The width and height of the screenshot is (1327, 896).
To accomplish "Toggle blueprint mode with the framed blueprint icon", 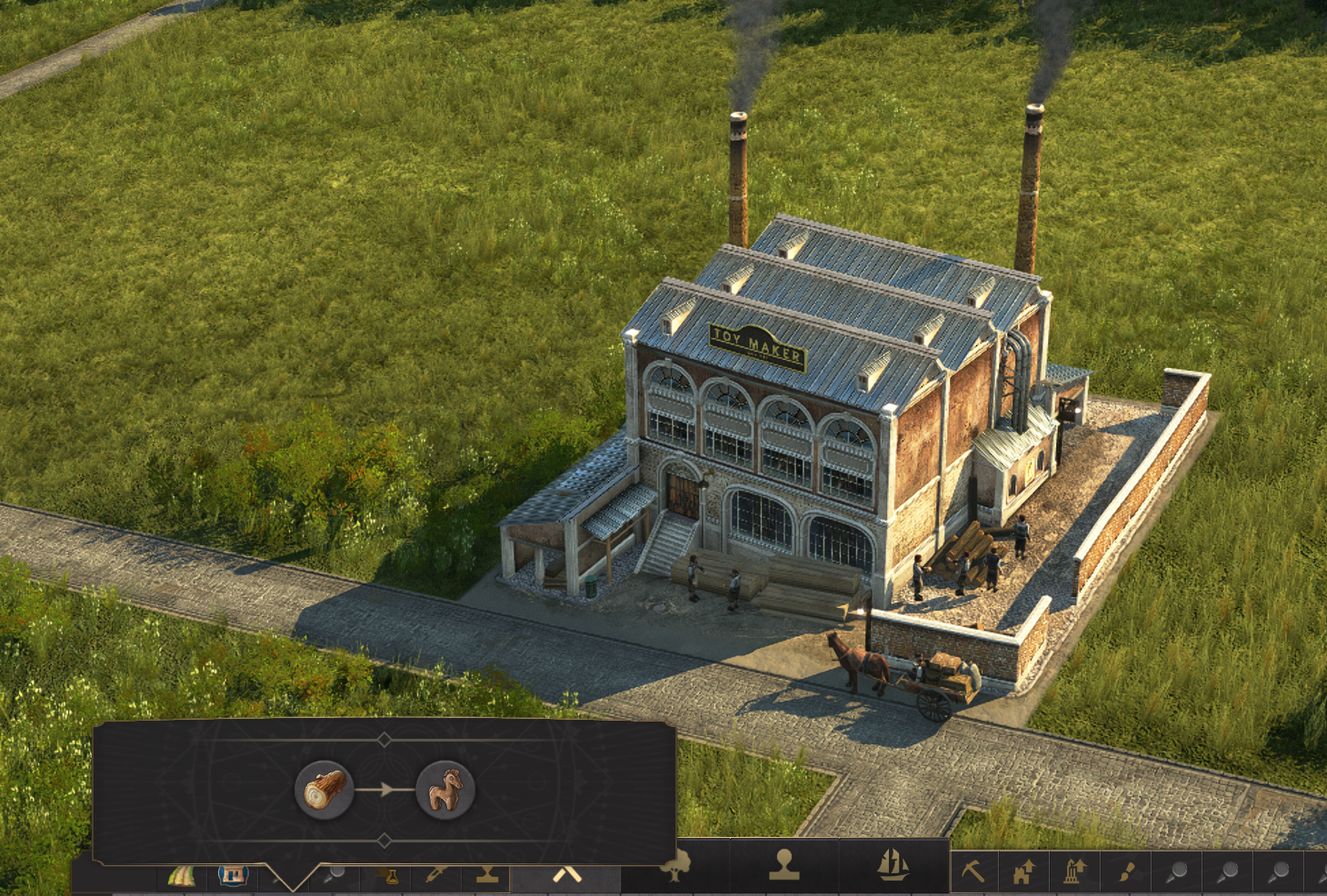I will pyautogui.click(x=231, y=876).
